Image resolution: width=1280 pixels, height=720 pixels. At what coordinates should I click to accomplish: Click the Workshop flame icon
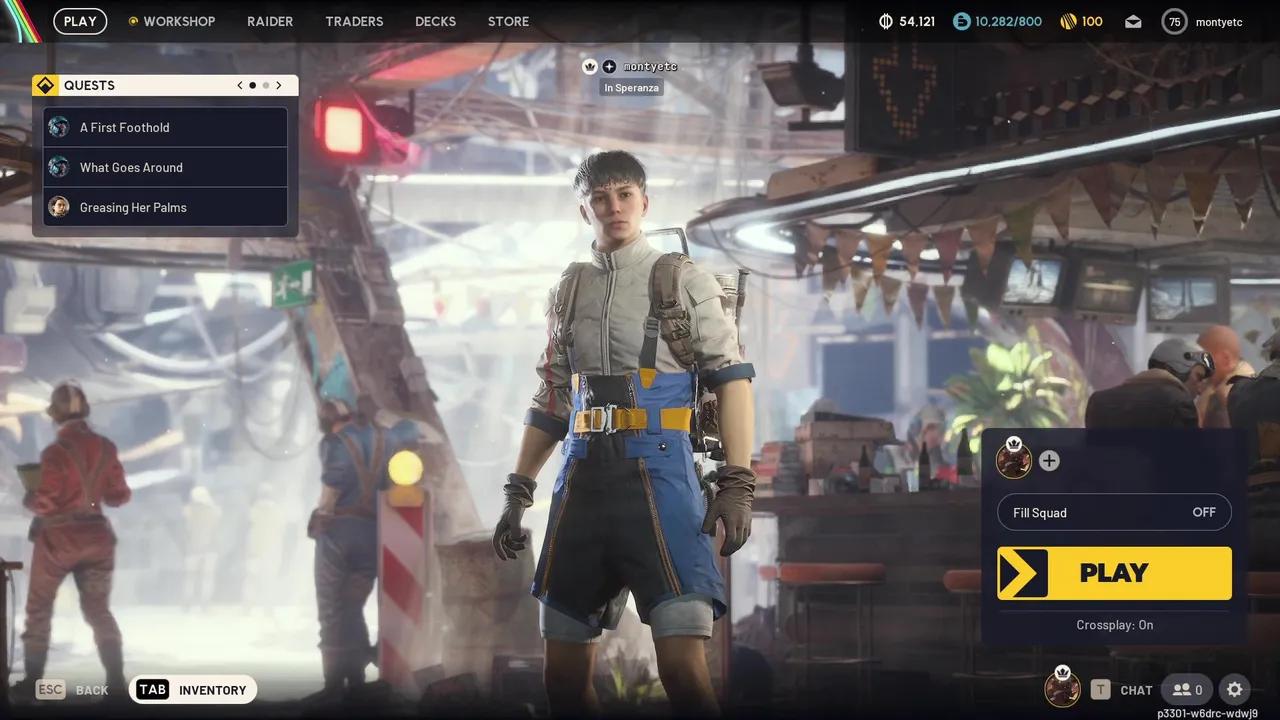coord(132,20)
